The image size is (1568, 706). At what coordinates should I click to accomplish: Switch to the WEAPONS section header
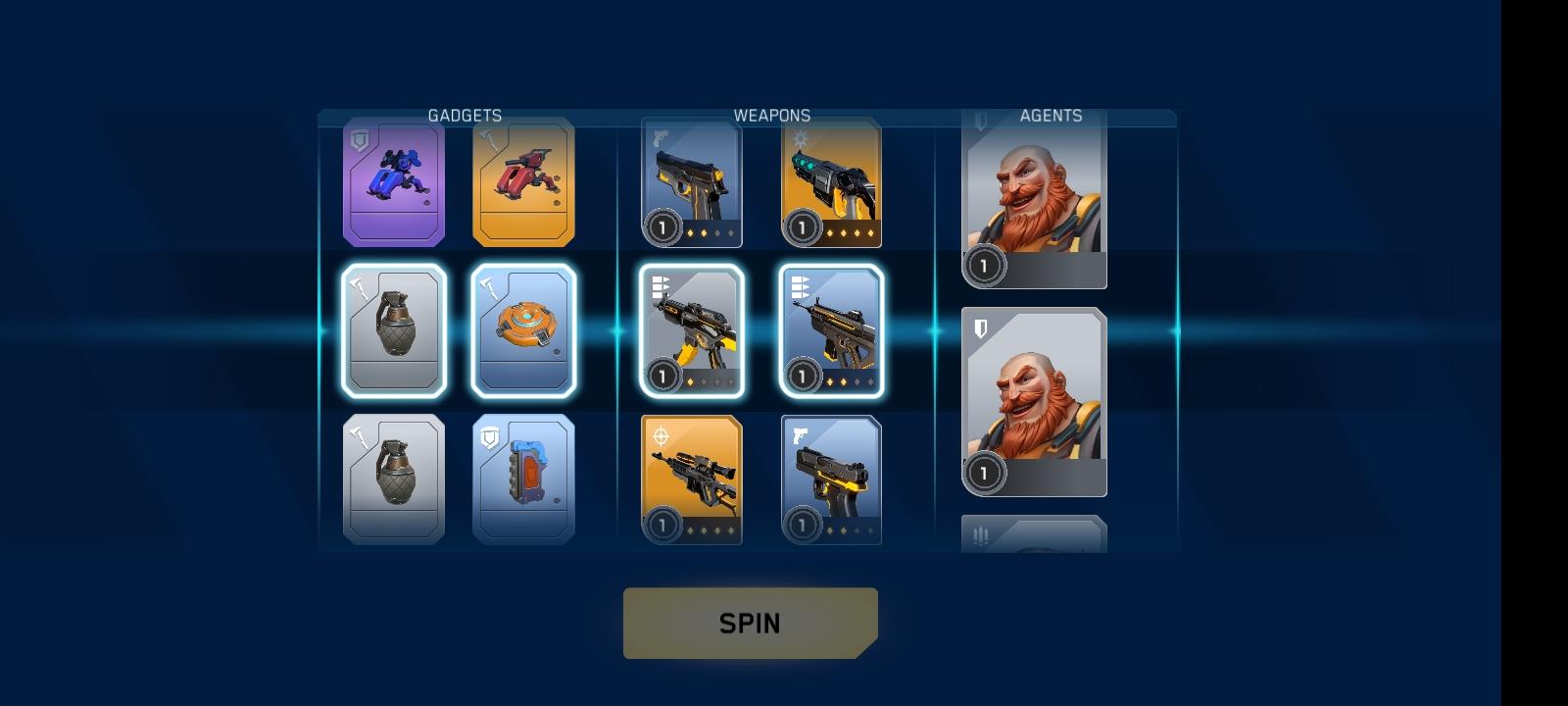(x=773, y=115)
